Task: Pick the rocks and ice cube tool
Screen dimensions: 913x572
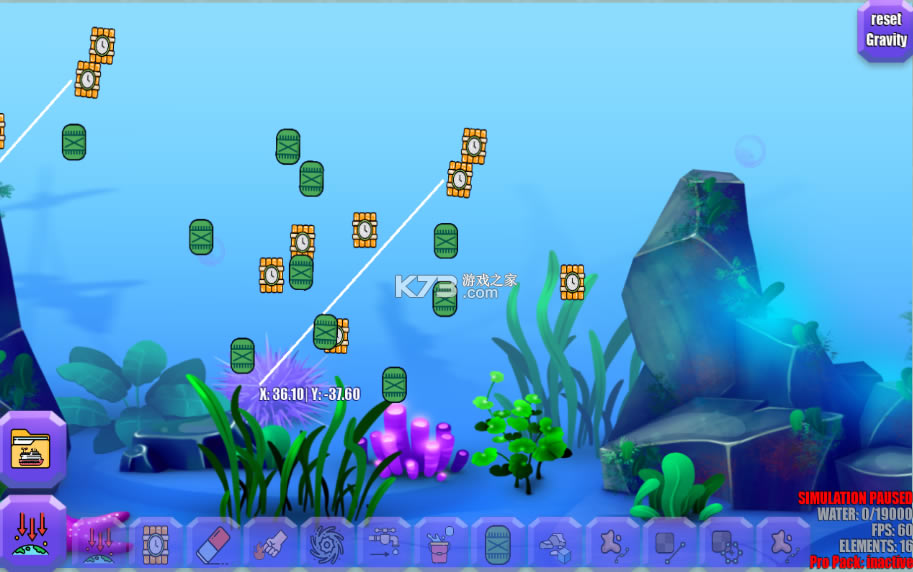Action: tap(555, 544)
